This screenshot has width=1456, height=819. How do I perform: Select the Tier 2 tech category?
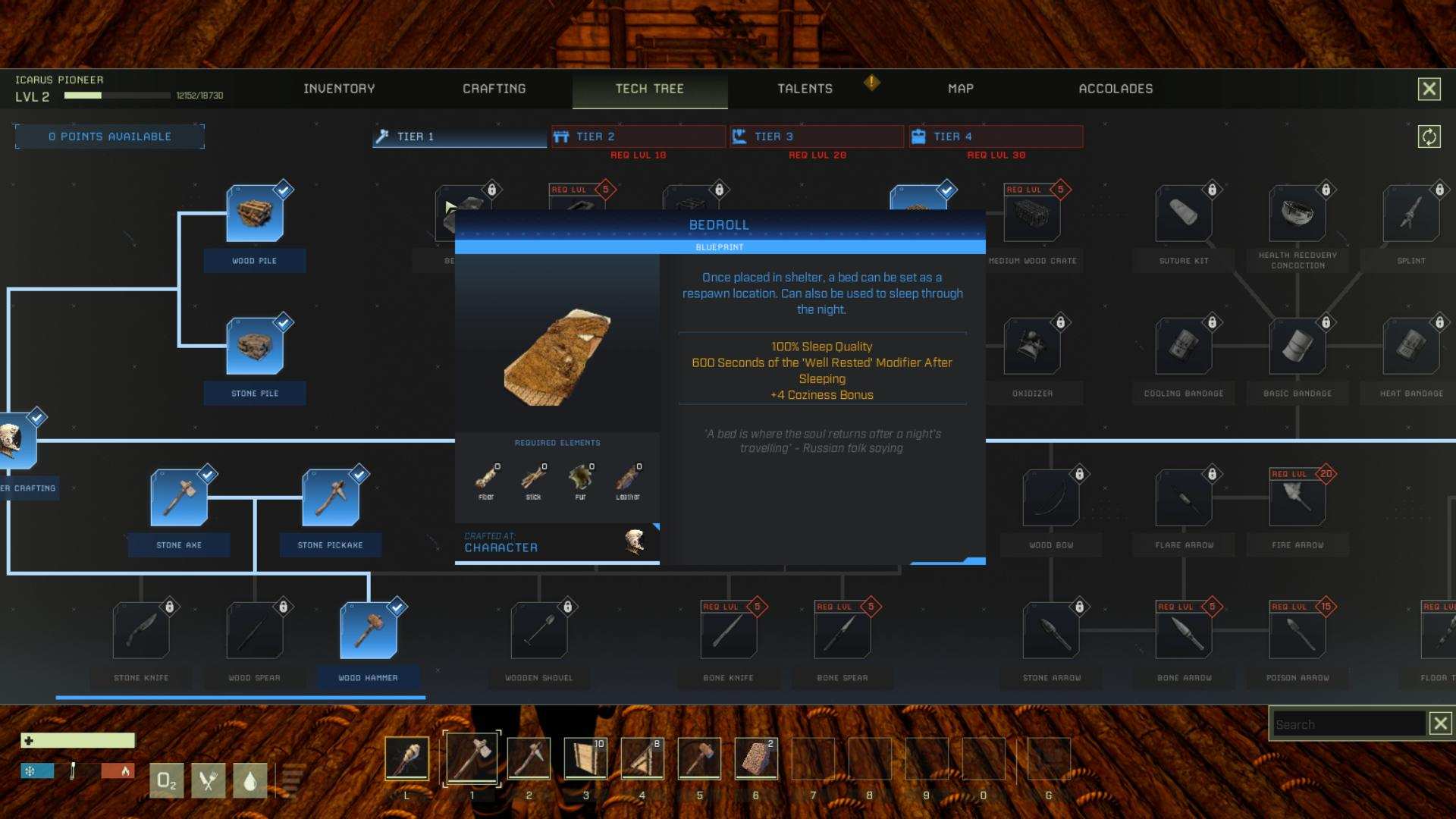pyautogui.click(x=638, y=136)
